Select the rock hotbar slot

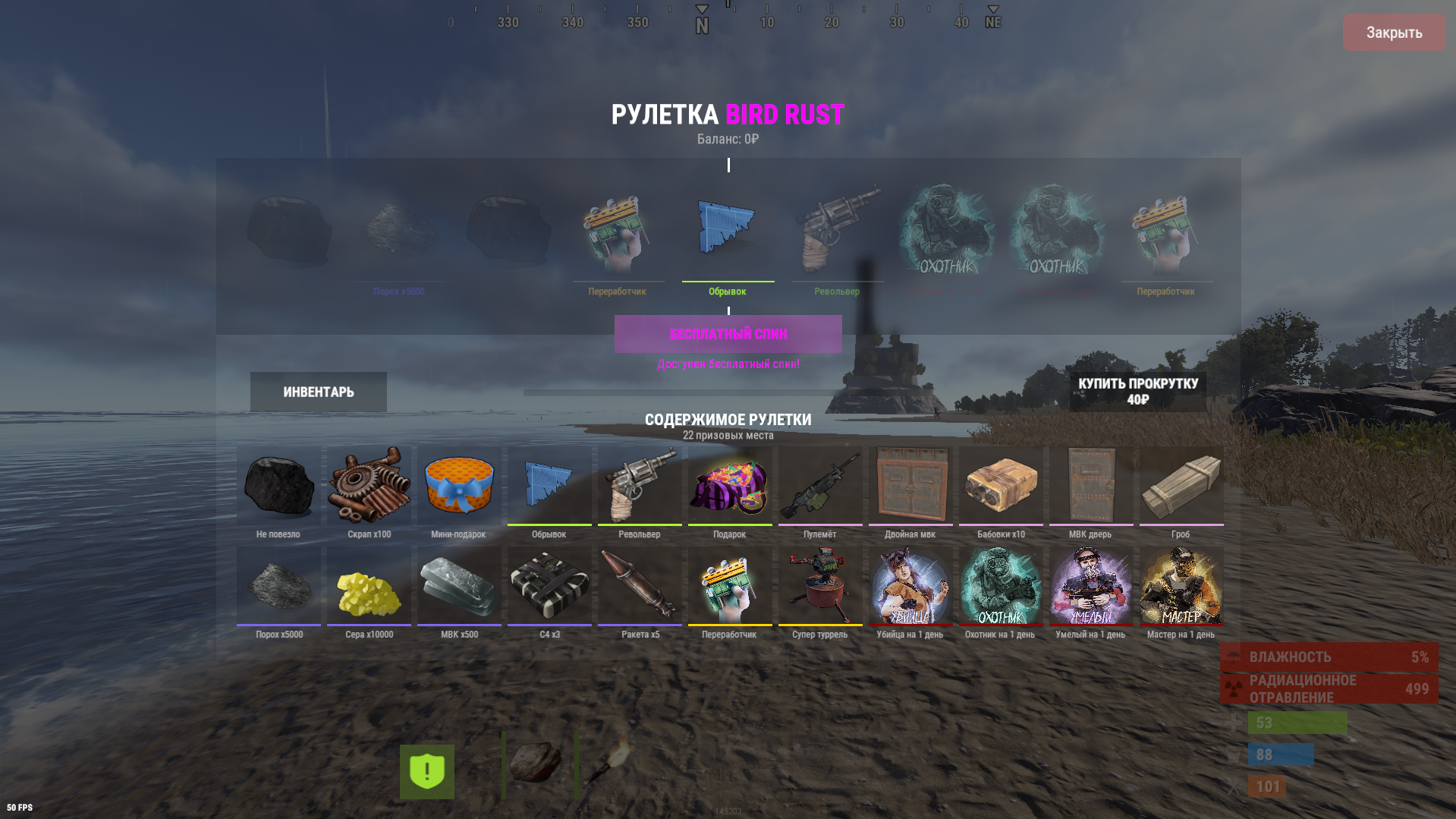(536, 764)
